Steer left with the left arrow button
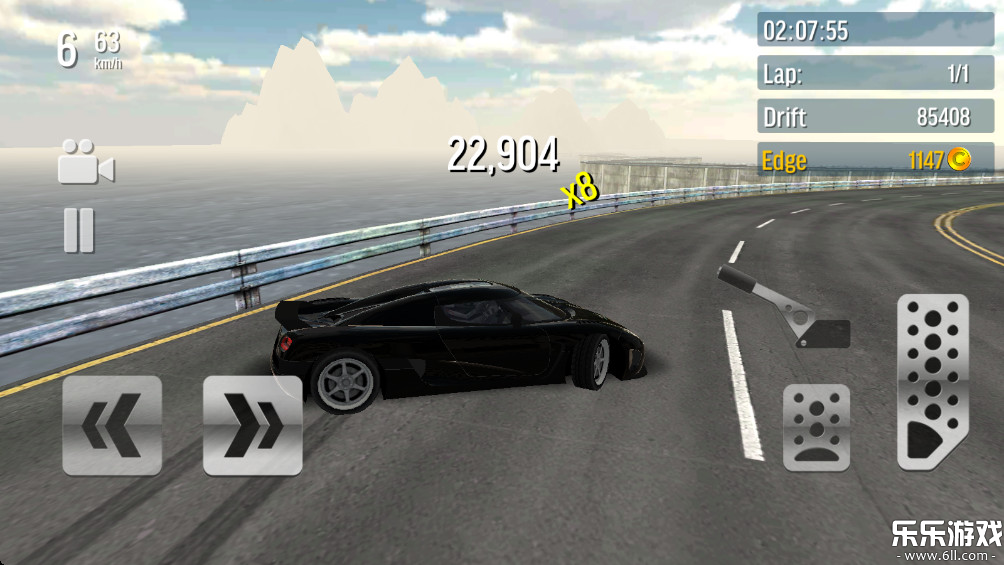Image resolution: width=1004 pixels, height=565 pixels. pyautogui.click(x=112, y=425)
